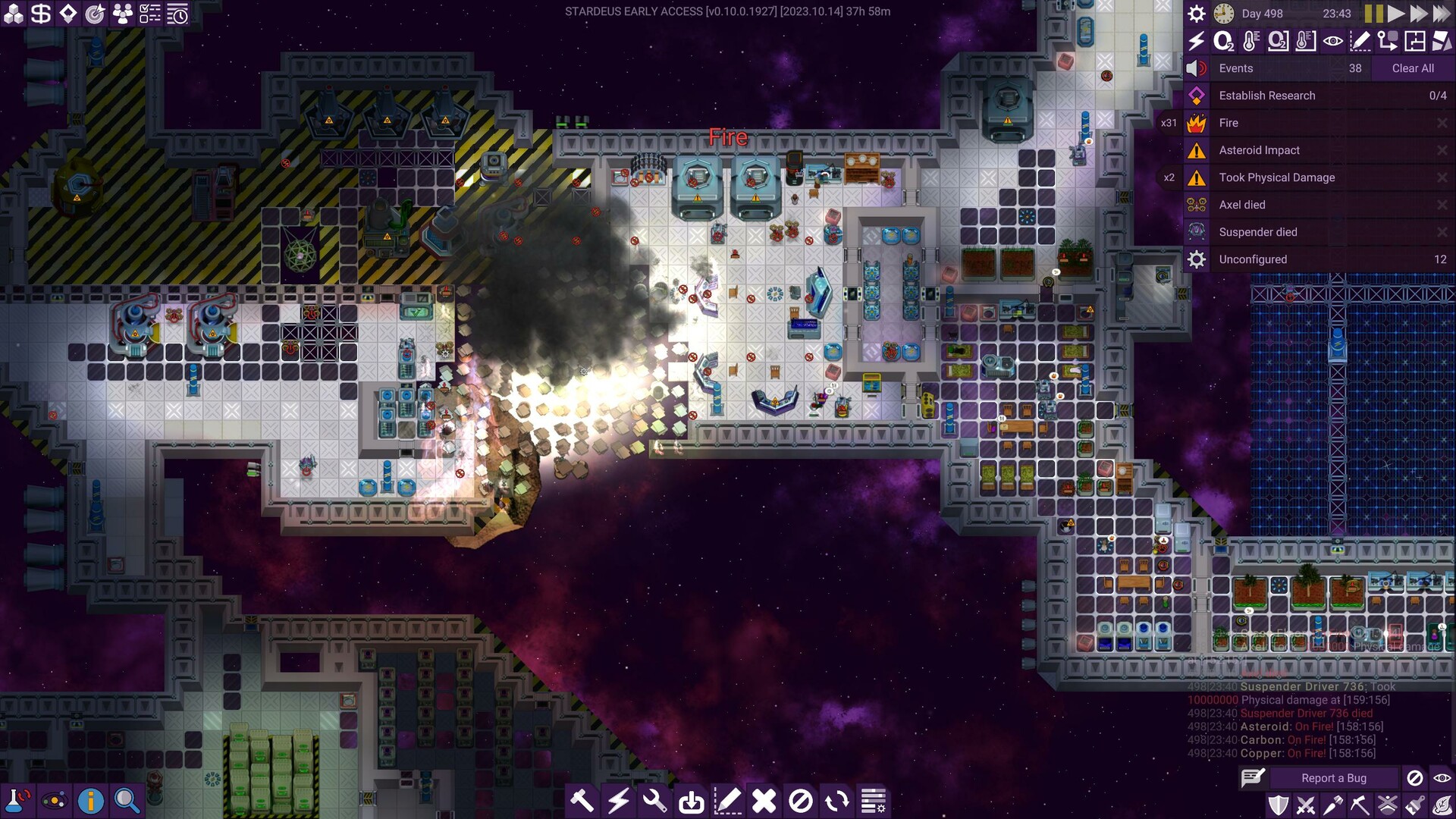
Task: Toggle the temperature overlay
Action: [x=1251, y=42]
